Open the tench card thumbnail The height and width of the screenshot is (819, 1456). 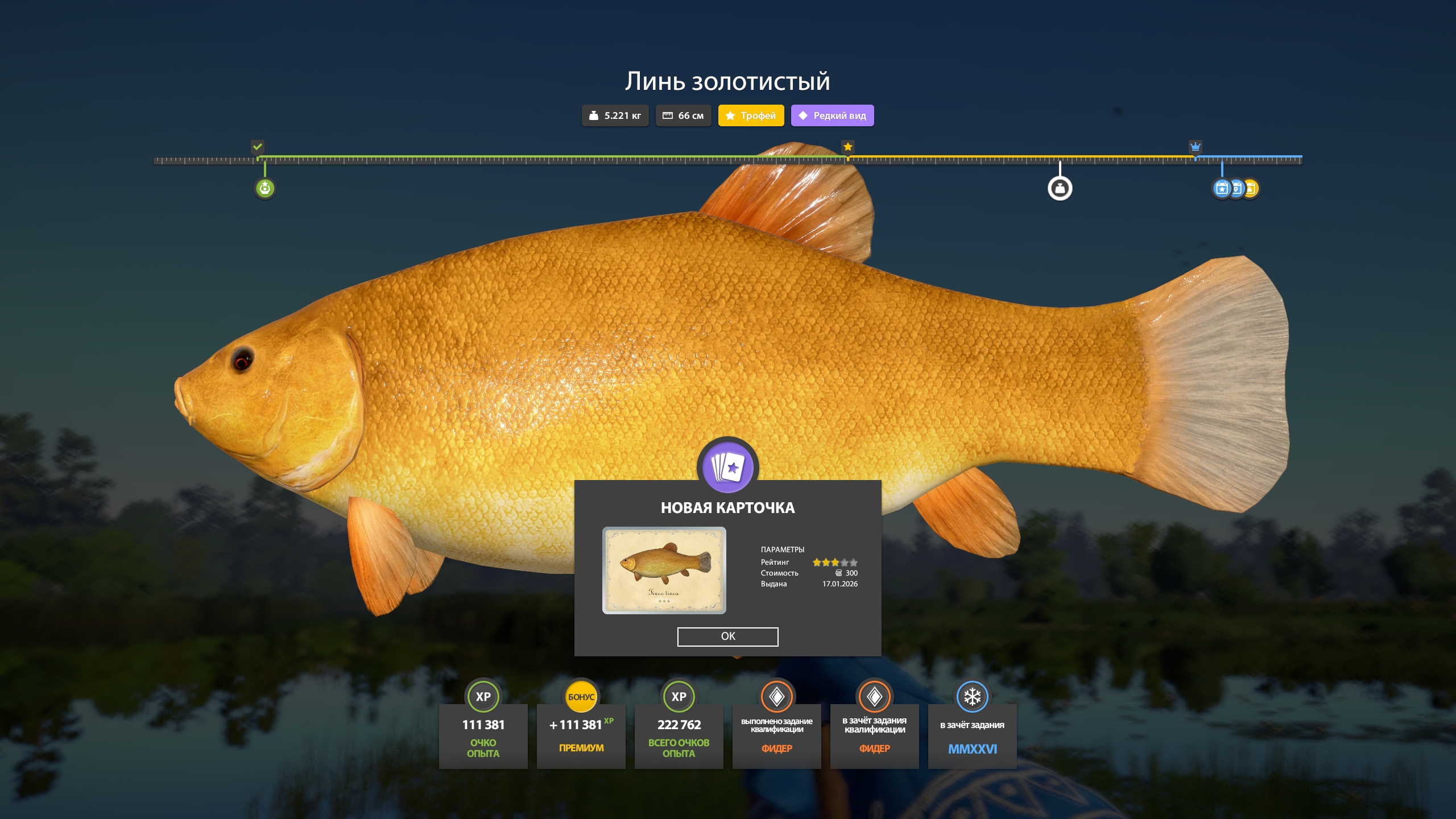pos(664,570)
